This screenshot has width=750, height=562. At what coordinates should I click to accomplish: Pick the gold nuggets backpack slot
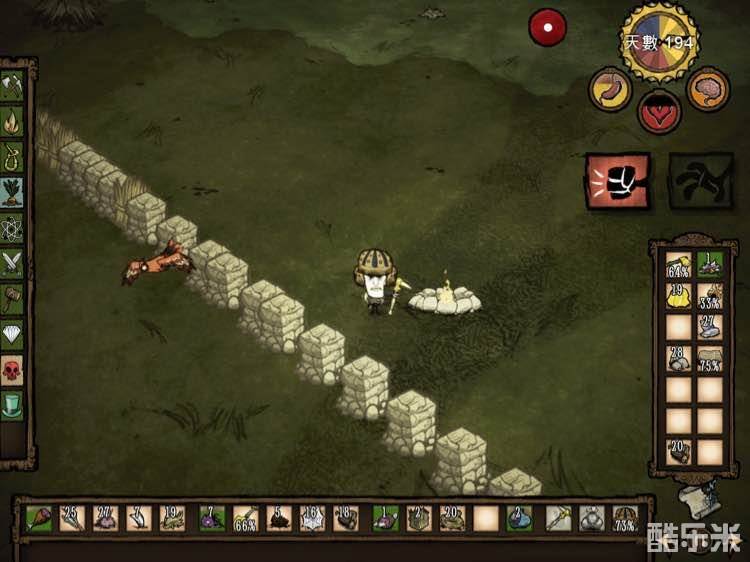point(679,296)
